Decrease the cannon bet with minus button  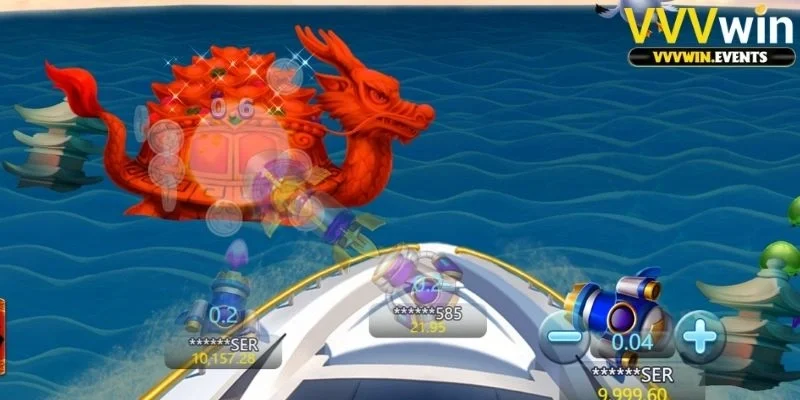[566, 336]
